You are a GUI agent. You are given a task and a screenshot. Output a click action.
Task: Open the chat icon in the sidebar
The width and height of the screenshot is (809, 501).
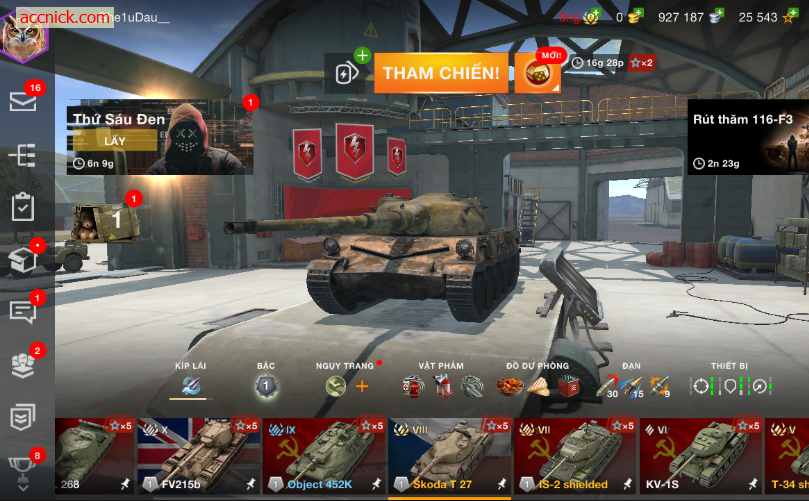[x=22, y=312]
